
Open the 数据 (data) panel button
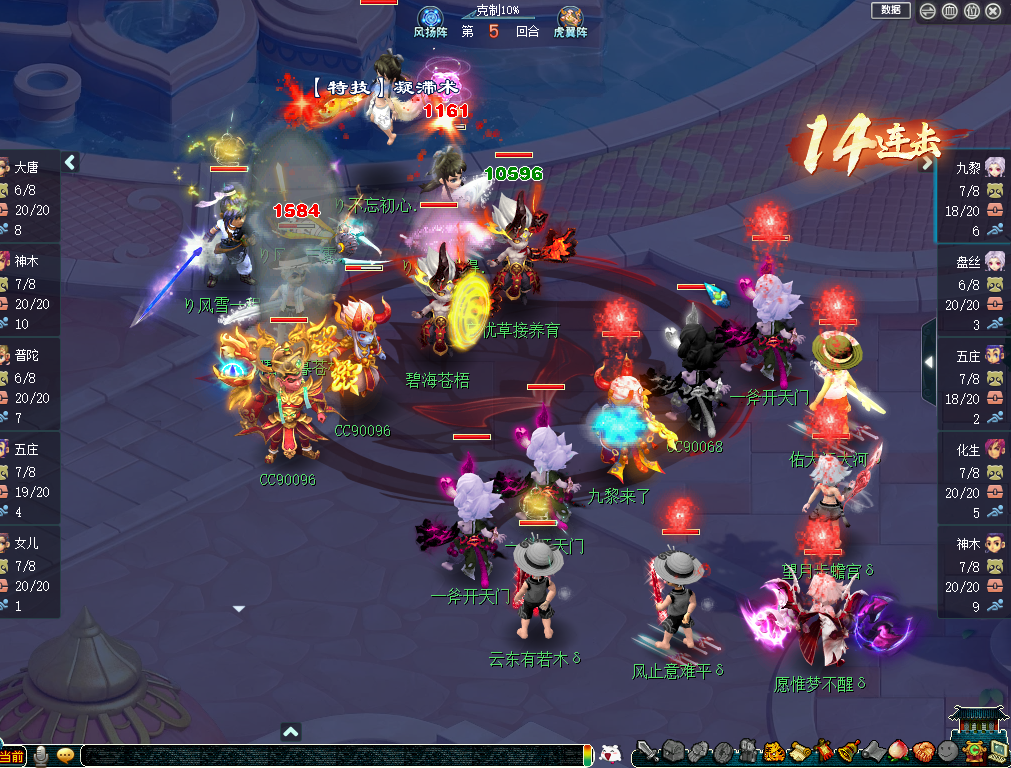coord(890,10)
